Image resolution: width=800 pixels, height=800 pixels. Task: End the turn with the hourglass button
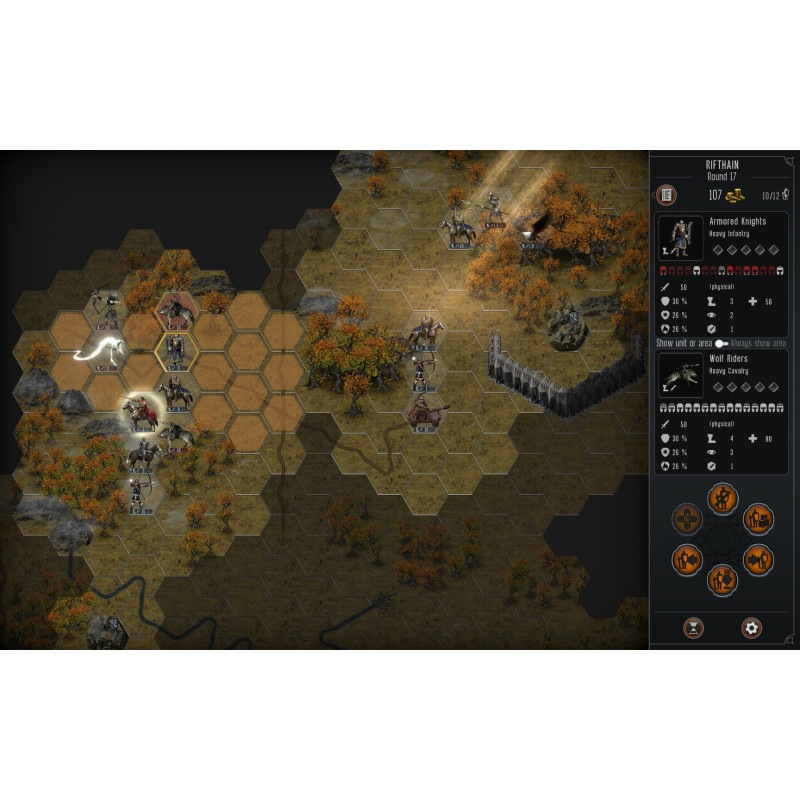pyautogui.click(x=692, y=628)
